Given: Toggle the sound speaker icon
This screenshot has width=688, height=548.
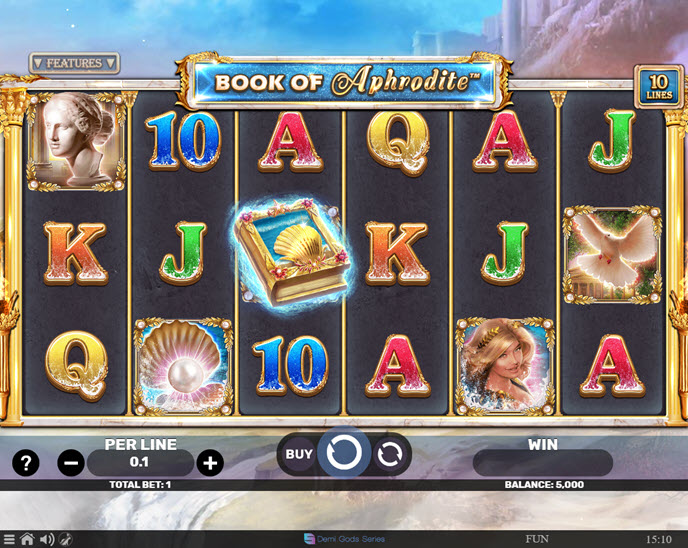Looking at the screenshot, I should (x=46, y=540).
